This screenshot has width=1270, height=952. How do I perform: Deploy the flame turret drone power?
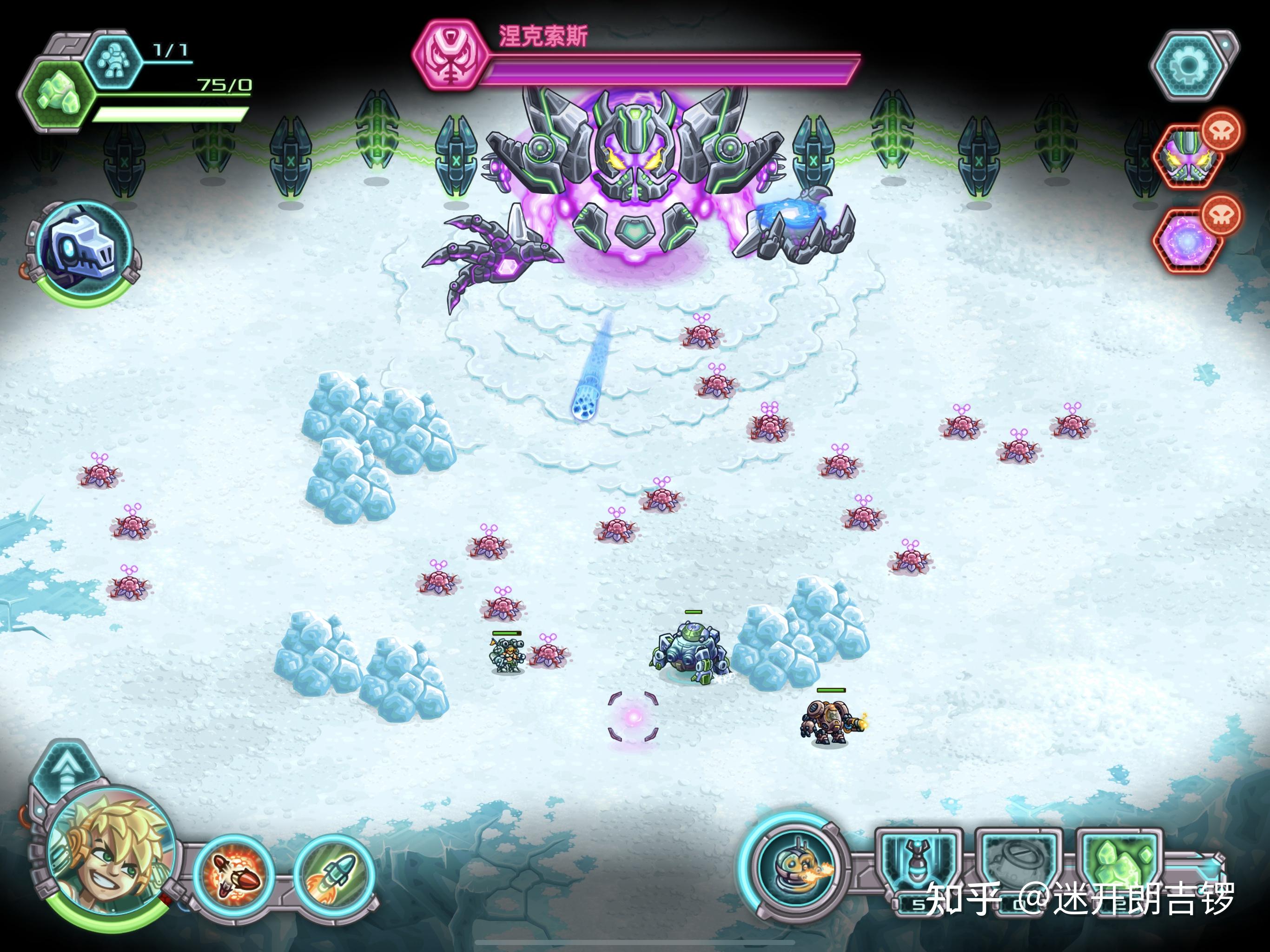point(795,867)
